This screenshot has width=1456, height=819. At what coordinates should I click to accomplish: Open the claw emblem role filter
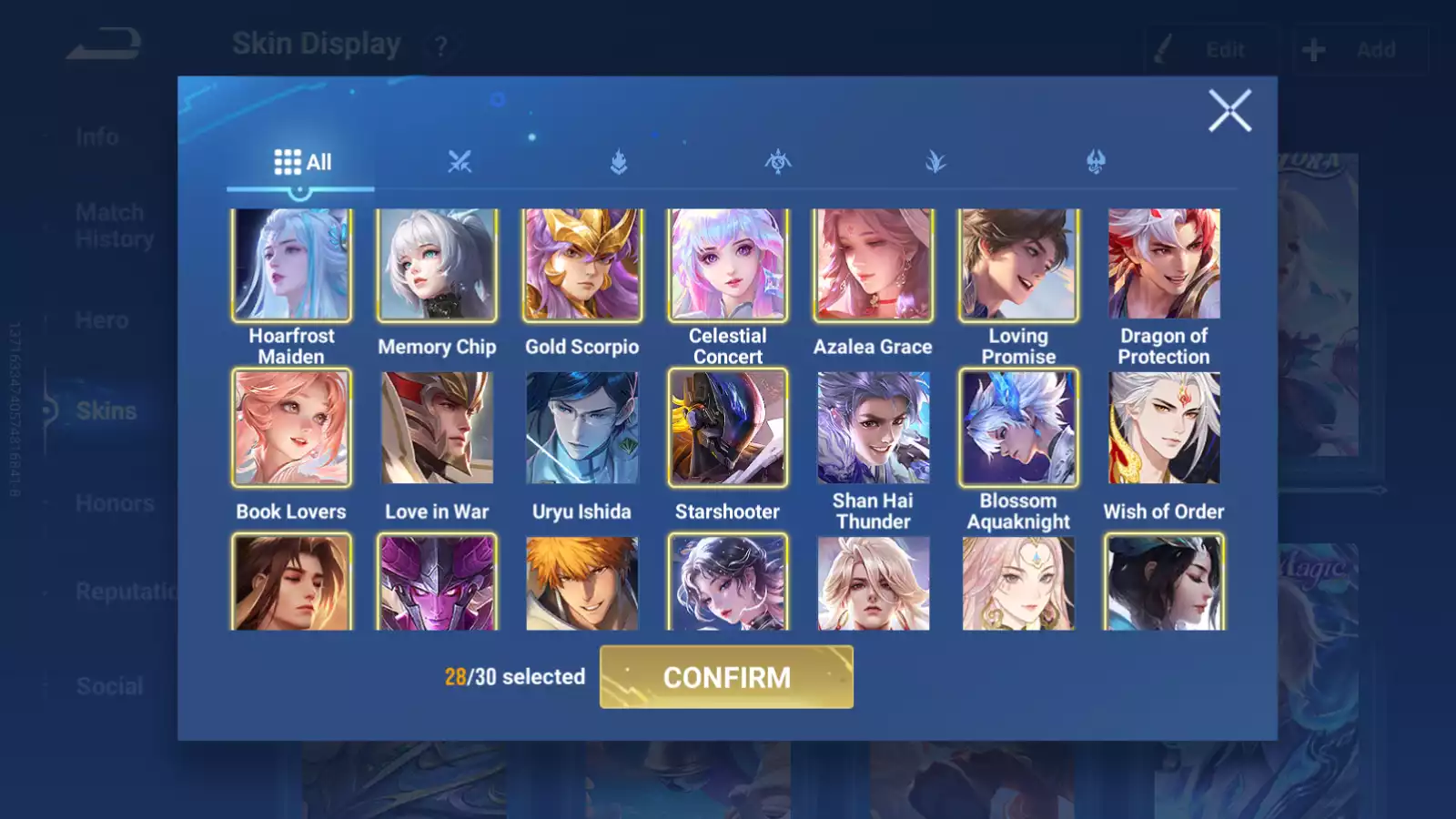(1097, 163)
